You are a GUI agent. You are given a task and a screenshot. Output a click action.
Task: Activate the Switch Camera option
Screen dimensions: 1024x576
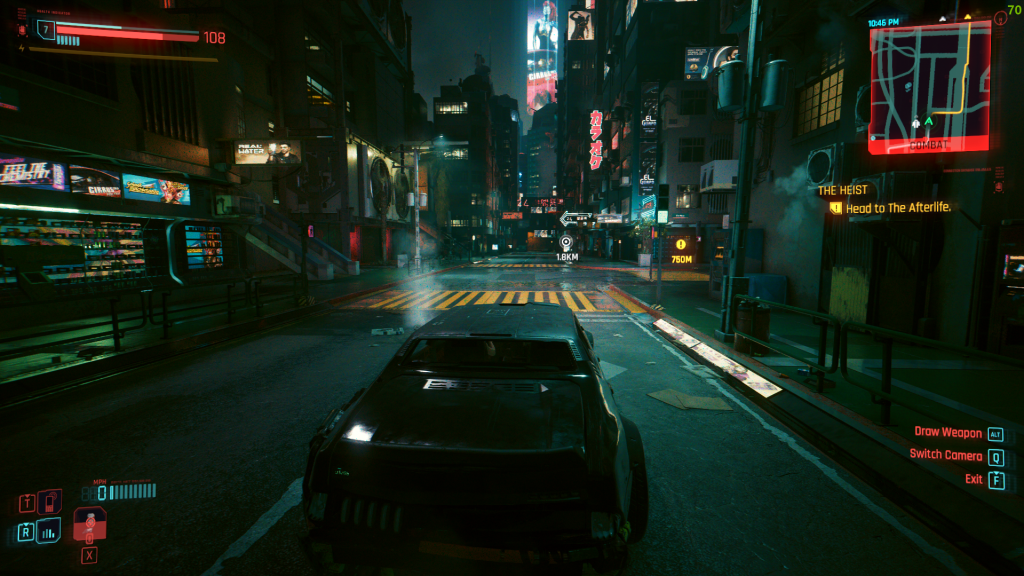(945, 455)
